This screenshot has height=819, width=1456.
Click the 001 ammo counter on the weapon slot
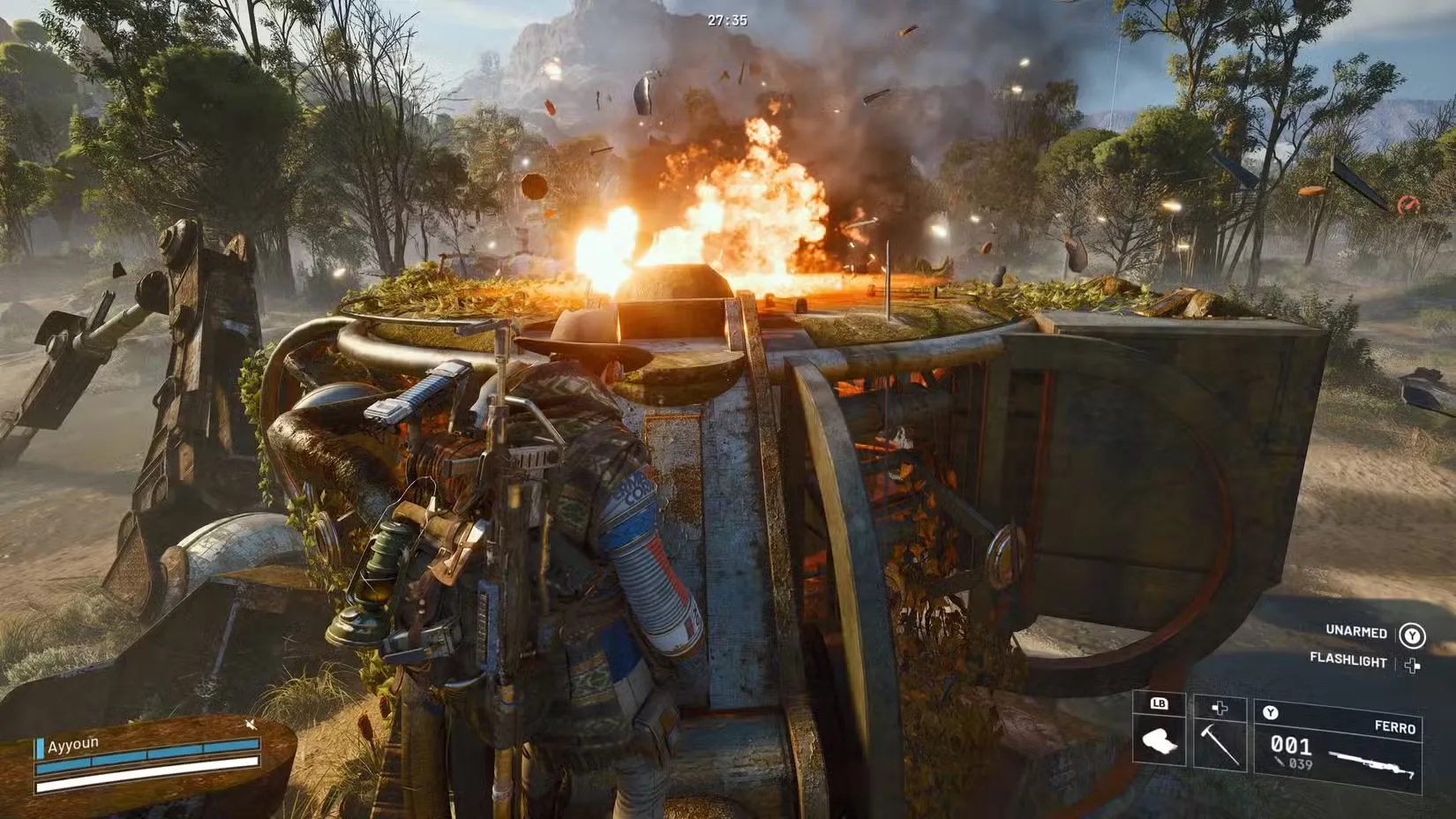tap(1290, 745)
